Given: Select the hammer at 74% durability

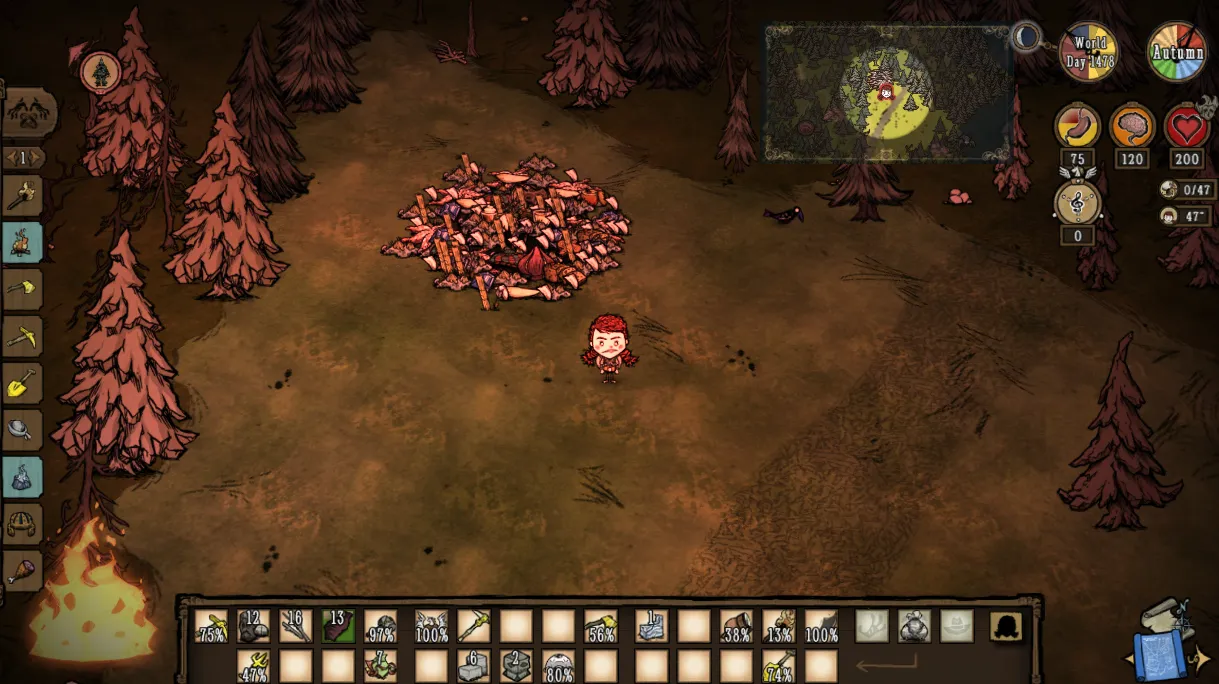Looking at the screenshot, I should tap(778, 665).
